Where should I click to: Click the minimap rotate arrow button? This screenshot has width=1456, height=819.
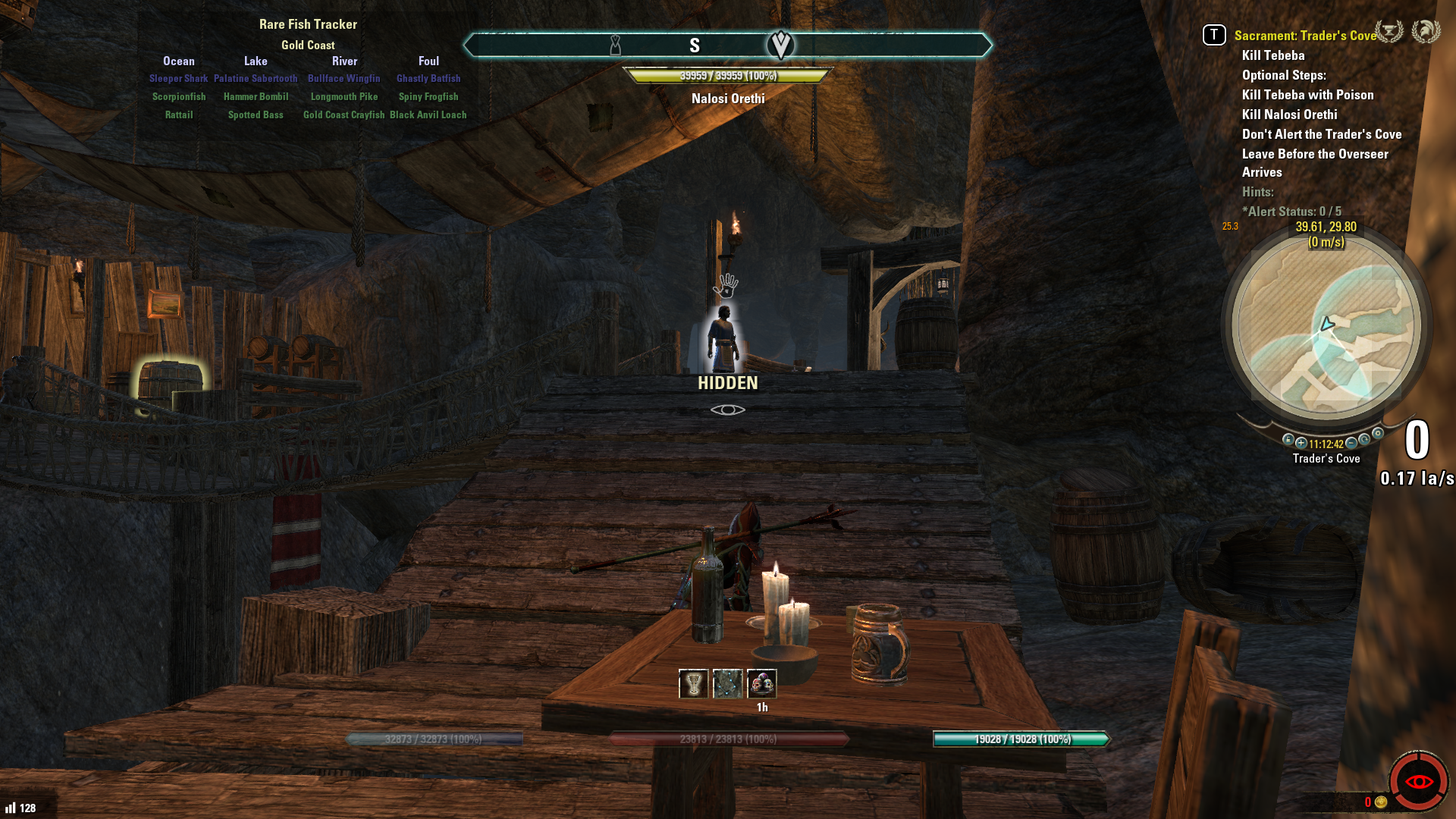point(1364,439)
